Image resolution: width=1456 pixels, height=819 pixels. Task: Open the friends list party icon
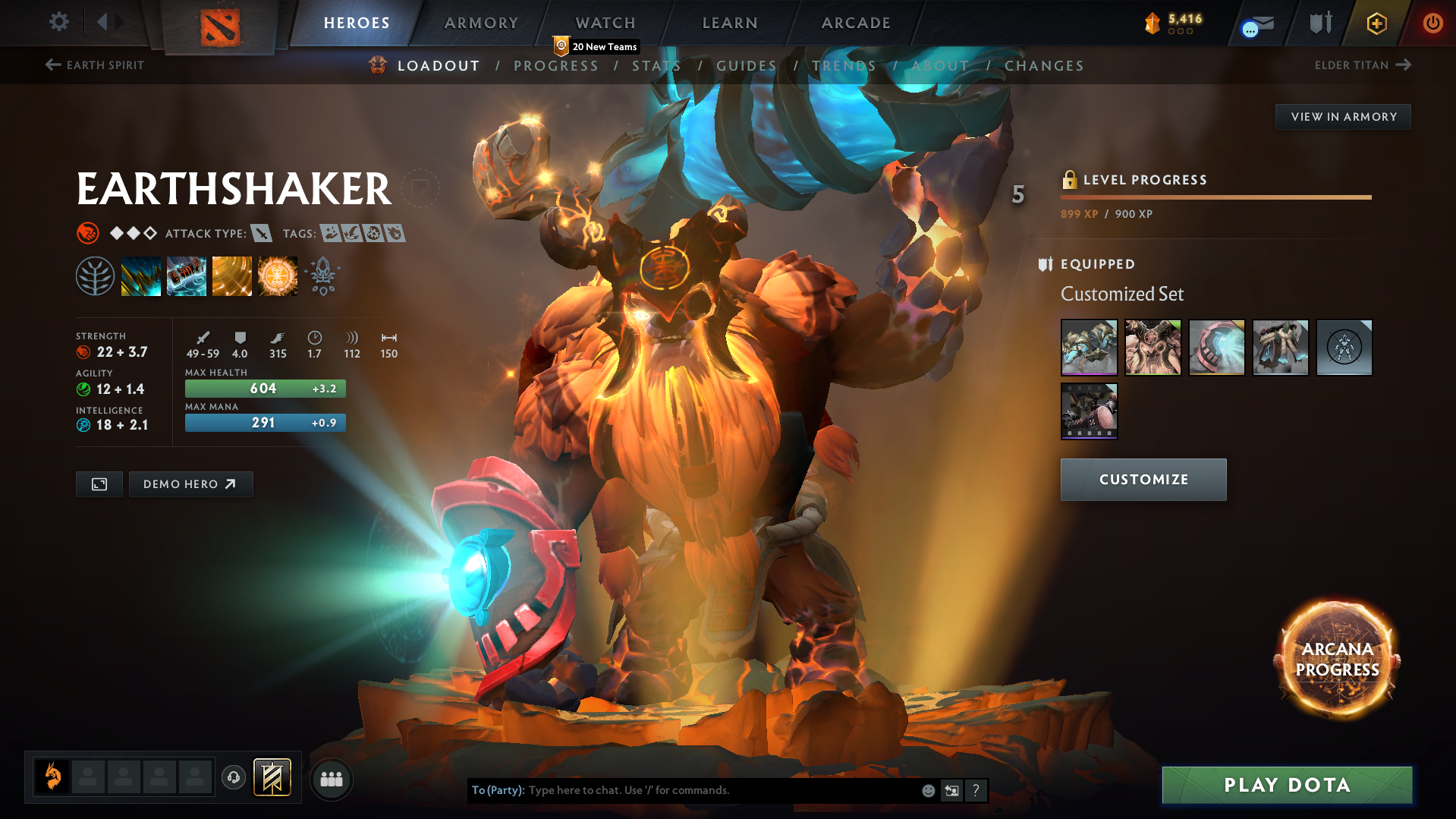click(x=331, y=778)
